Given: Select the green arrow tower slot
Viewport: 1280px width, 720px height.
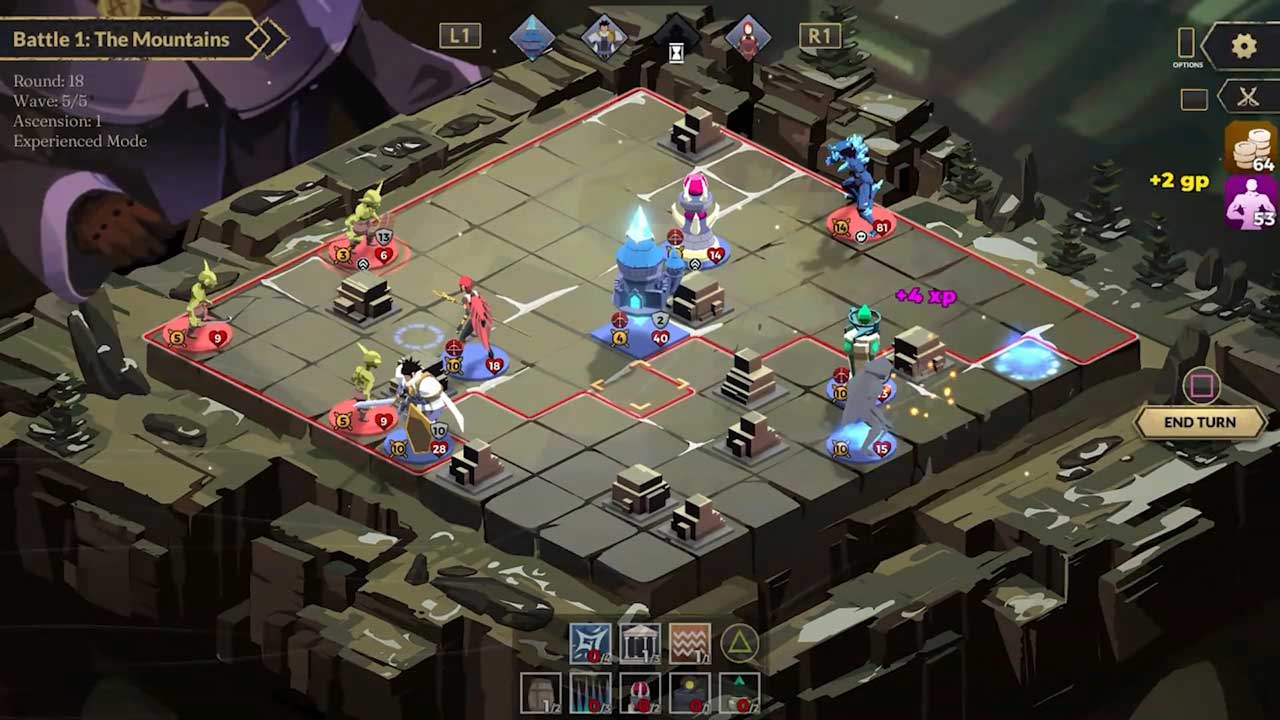Looking at the screenshot, I should (x=739, y=693).
